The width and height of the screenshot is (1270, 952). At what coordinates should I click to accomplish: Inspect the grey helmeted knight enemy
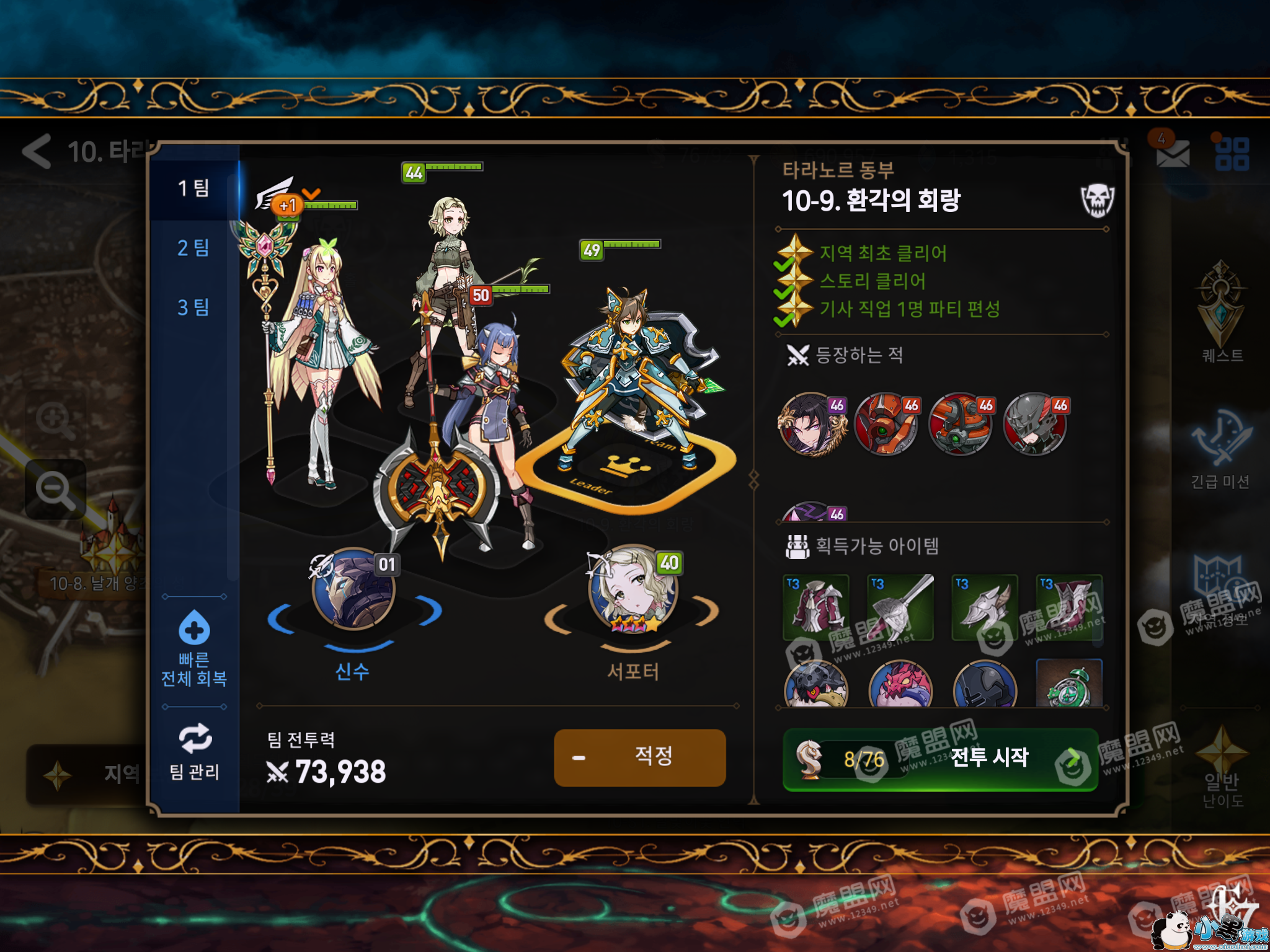(1034, 425)
